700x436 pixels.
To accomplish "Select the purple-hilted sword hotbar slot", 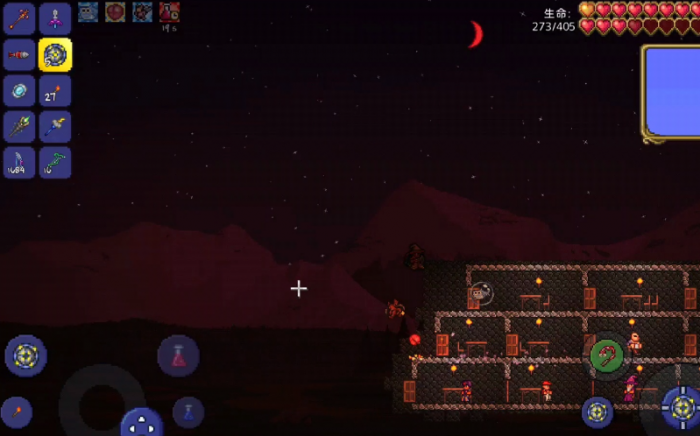I will tap(55, 17).
